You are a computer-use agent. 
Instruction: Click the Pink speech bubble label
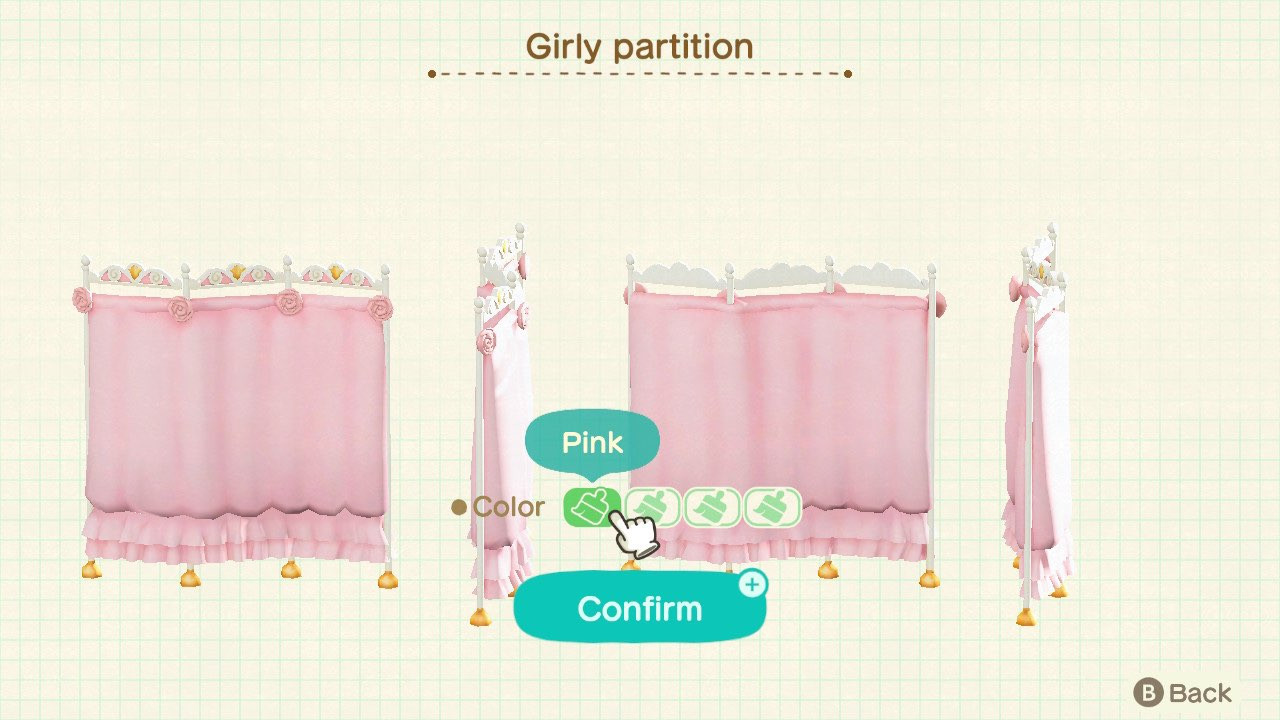pos(592,442)
